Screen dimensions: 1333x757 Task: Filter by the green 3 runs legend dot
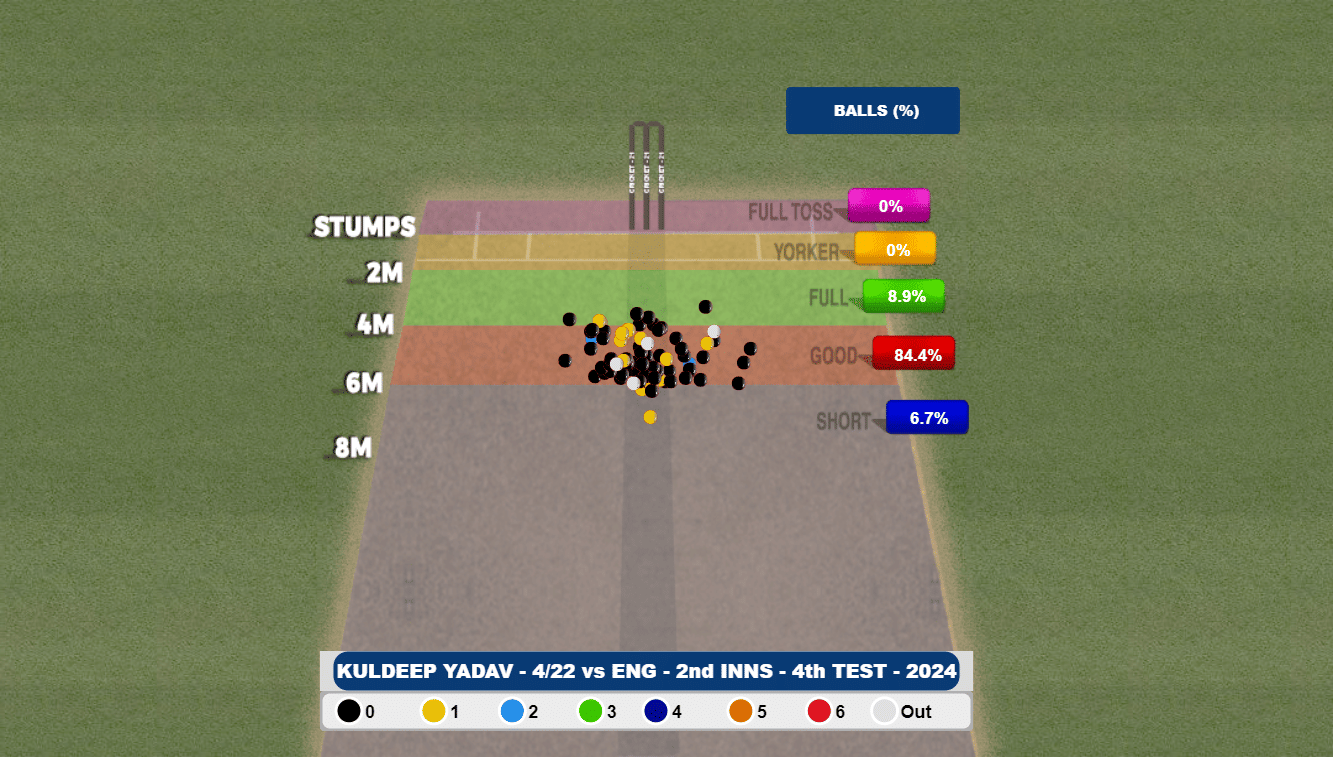click(x=590, y=711)
